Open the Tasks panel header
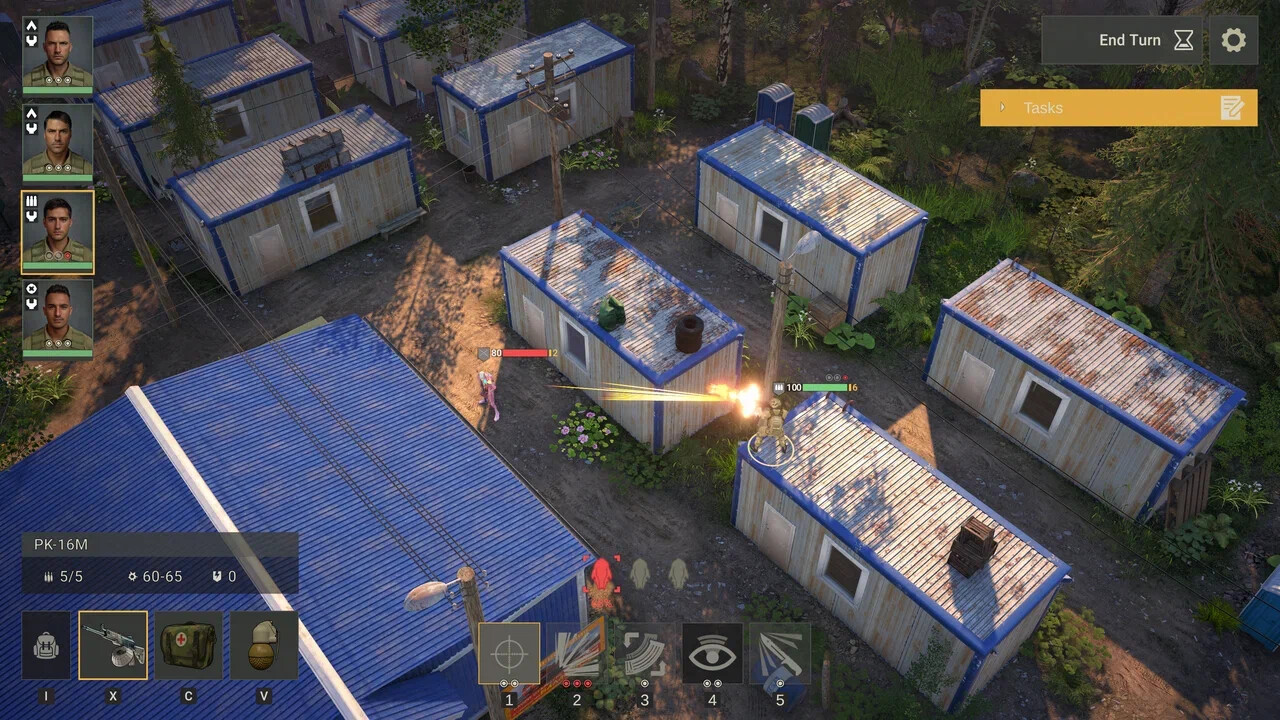Image resolution: width=1280 pixels, height=720 pixels. [1043, 107]
